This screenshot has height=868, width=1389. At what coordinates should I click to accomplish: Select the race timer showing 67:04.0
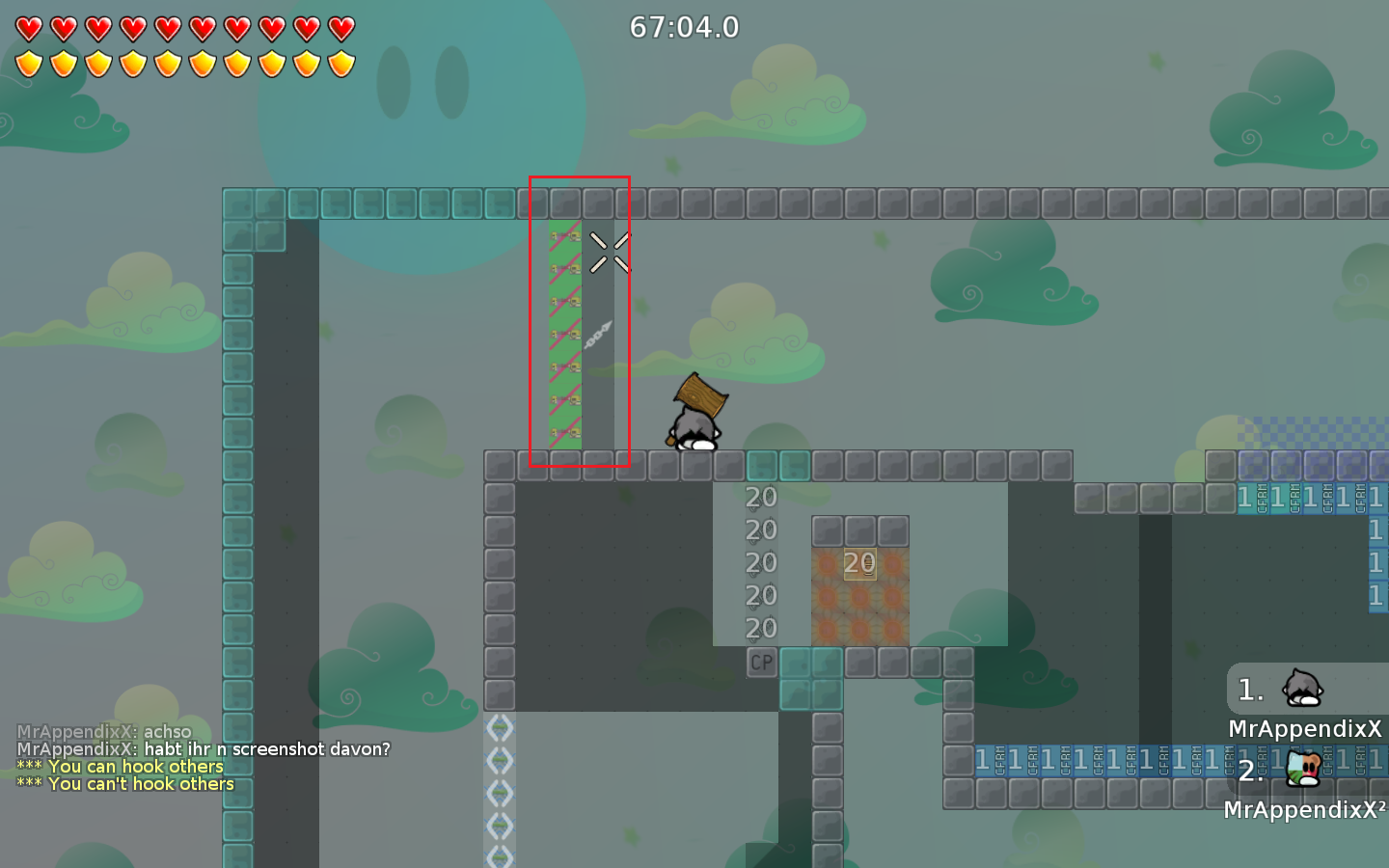click(x=684, y=27)
